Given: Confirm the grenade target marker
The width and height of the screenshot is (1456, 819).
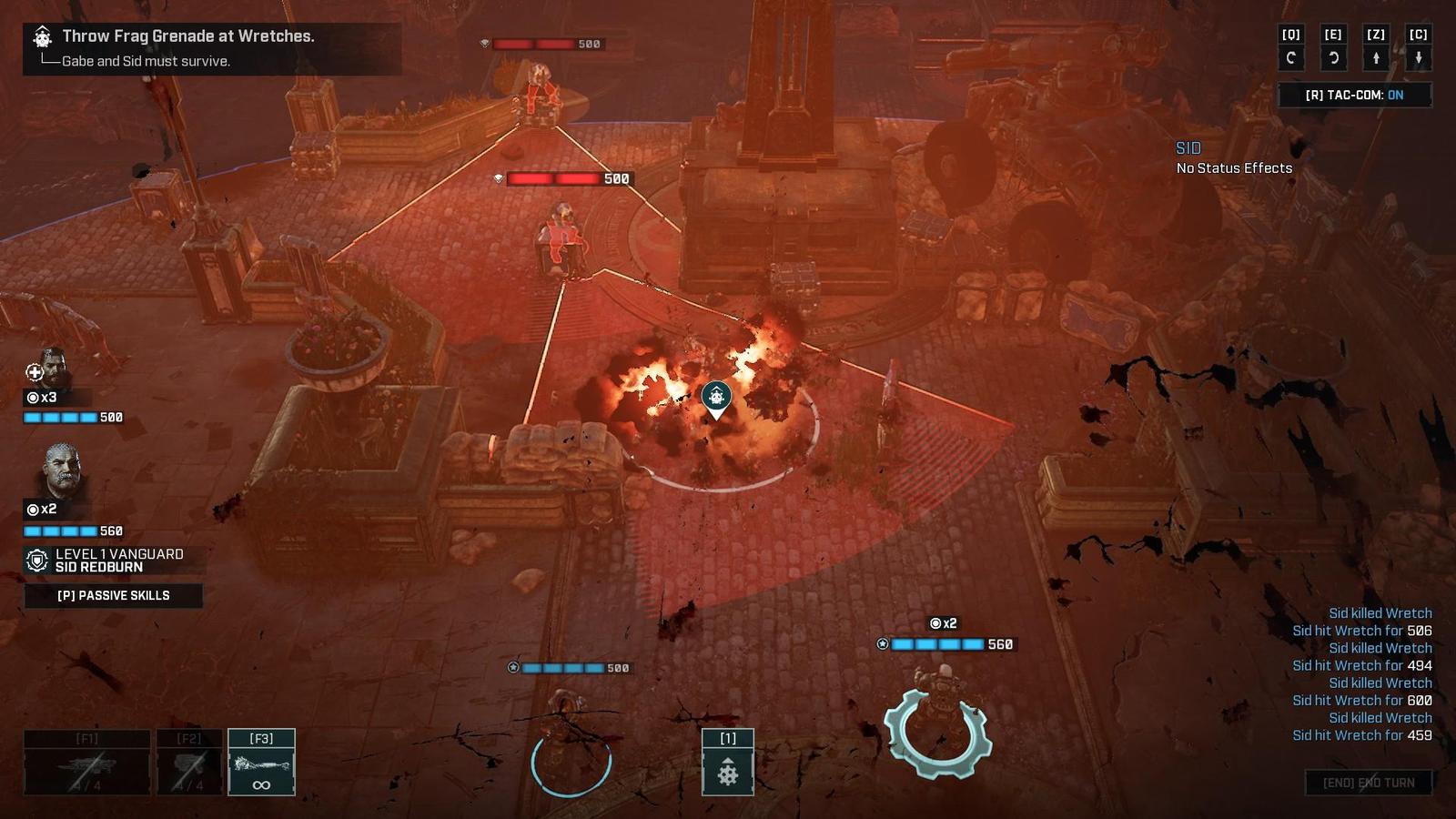Looking at the screenshot, I should (x=717, y=397).
